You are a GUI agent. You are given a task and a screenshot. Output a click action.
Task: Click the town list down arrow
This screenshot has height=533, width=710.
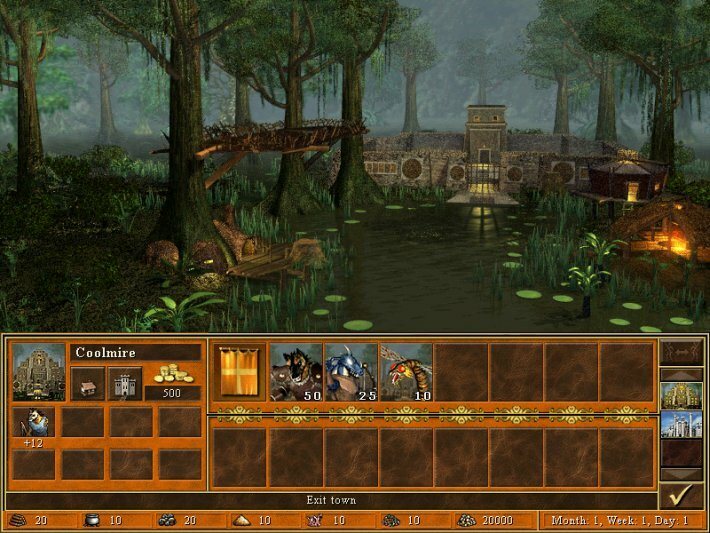(680, 473)
